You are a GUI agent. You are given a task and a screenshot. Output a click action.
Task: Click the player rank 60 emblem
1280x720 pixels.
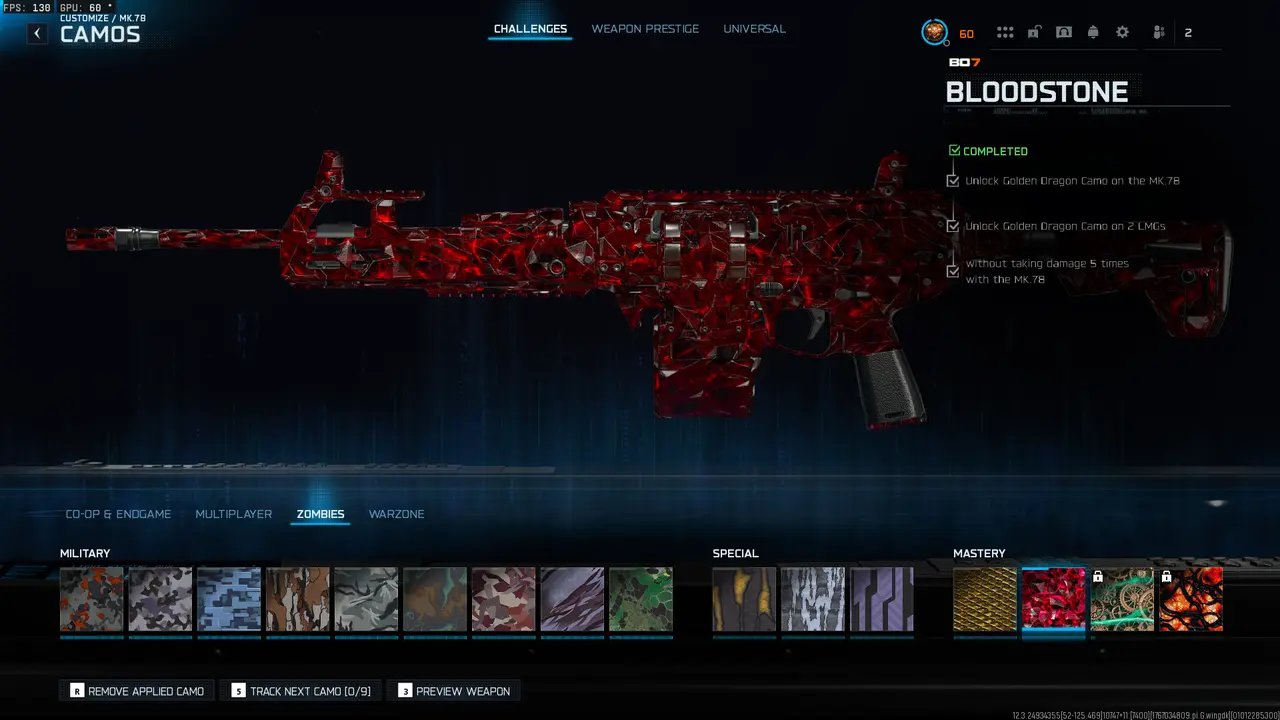935,32
